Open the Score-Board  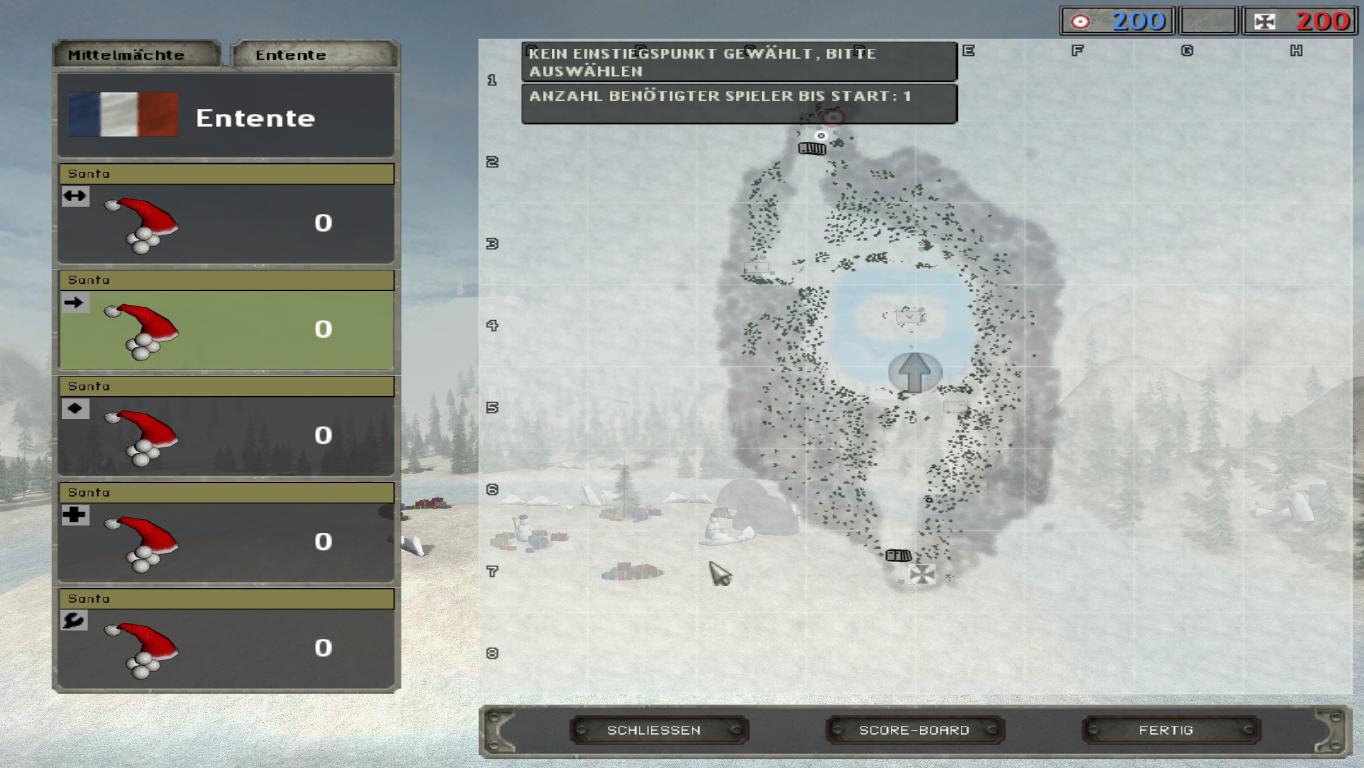pyautogui.click(x=914, y=730)
